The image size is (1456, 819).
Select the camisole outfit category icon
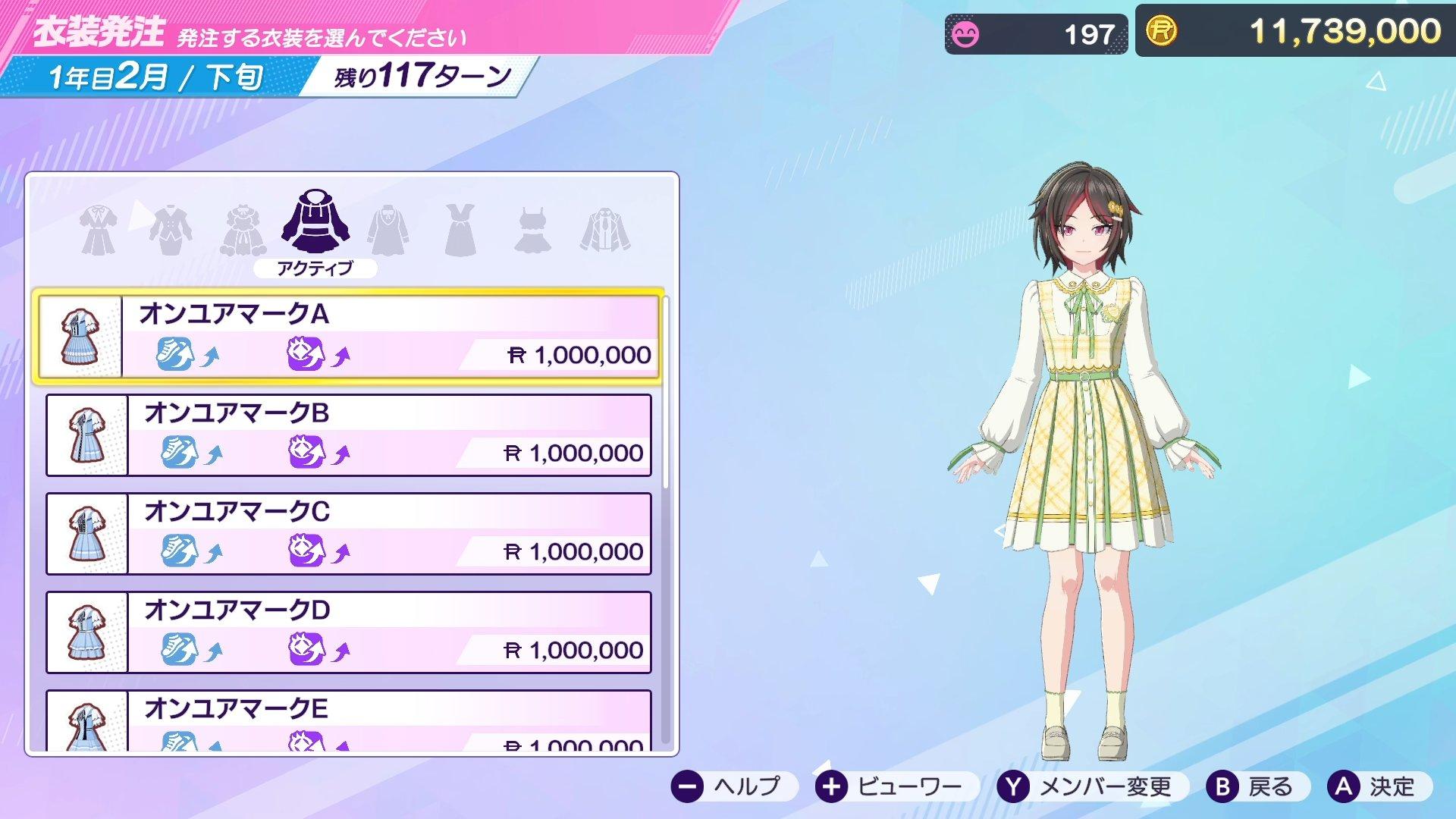(x=531, y=227)
